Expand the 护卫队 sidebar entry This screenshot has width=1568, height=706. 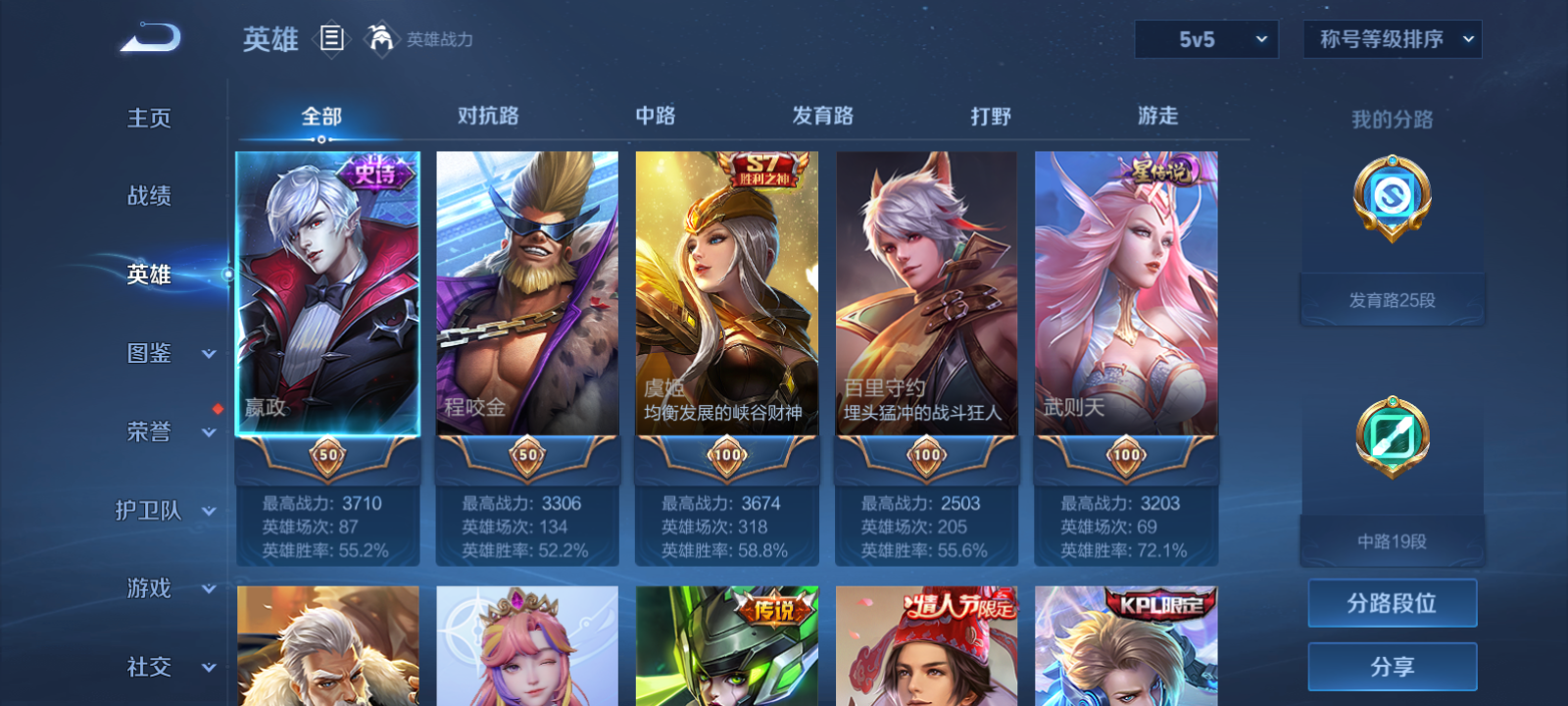point(148,510)
